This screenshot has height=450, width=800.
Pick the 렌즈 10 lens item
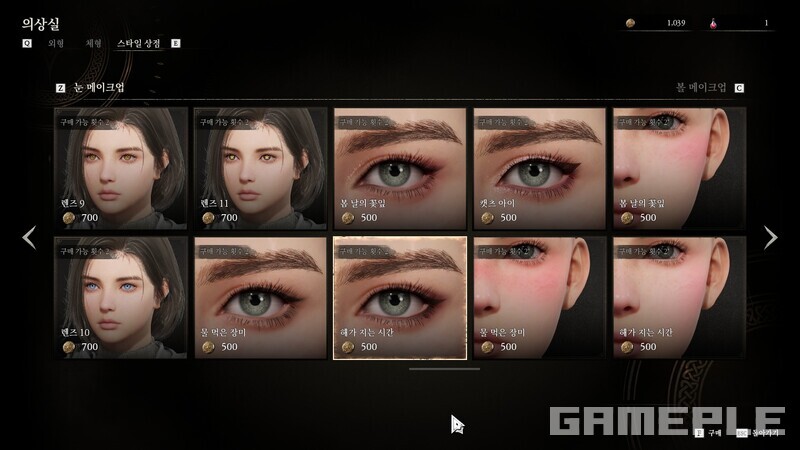pyautogui.click(x=121, y=297)
